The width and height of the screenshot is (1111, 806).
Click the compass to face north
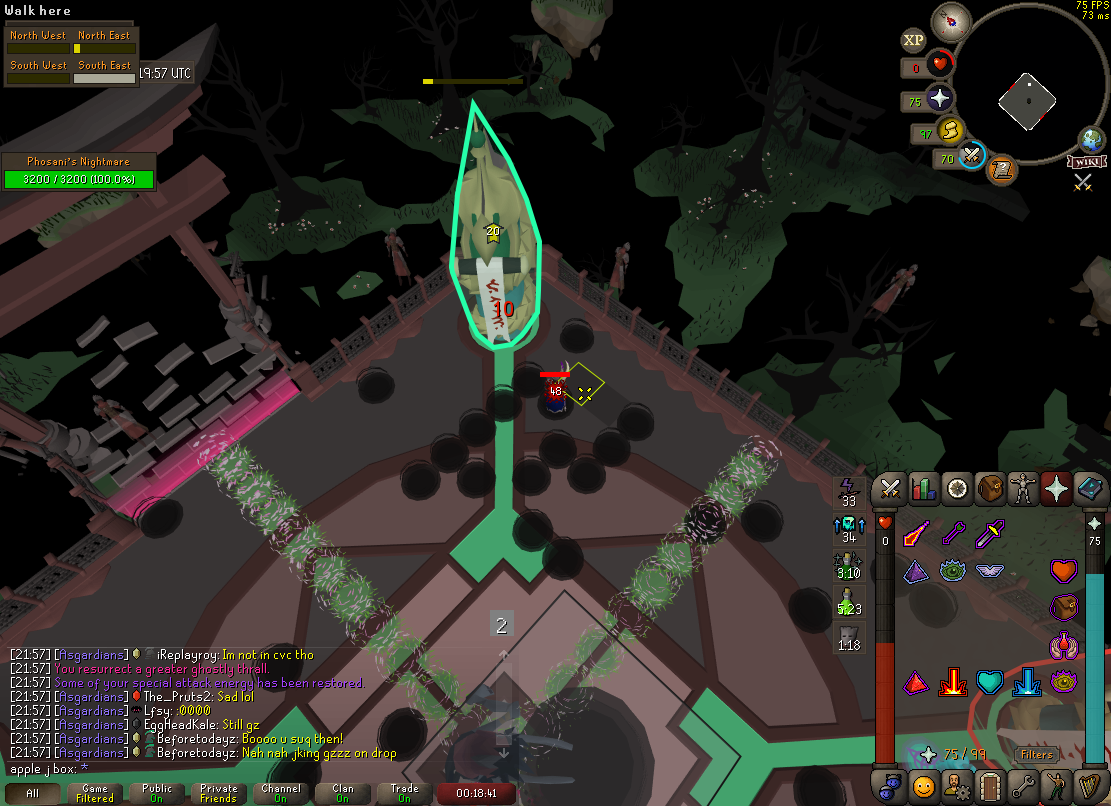pos(945,20)
